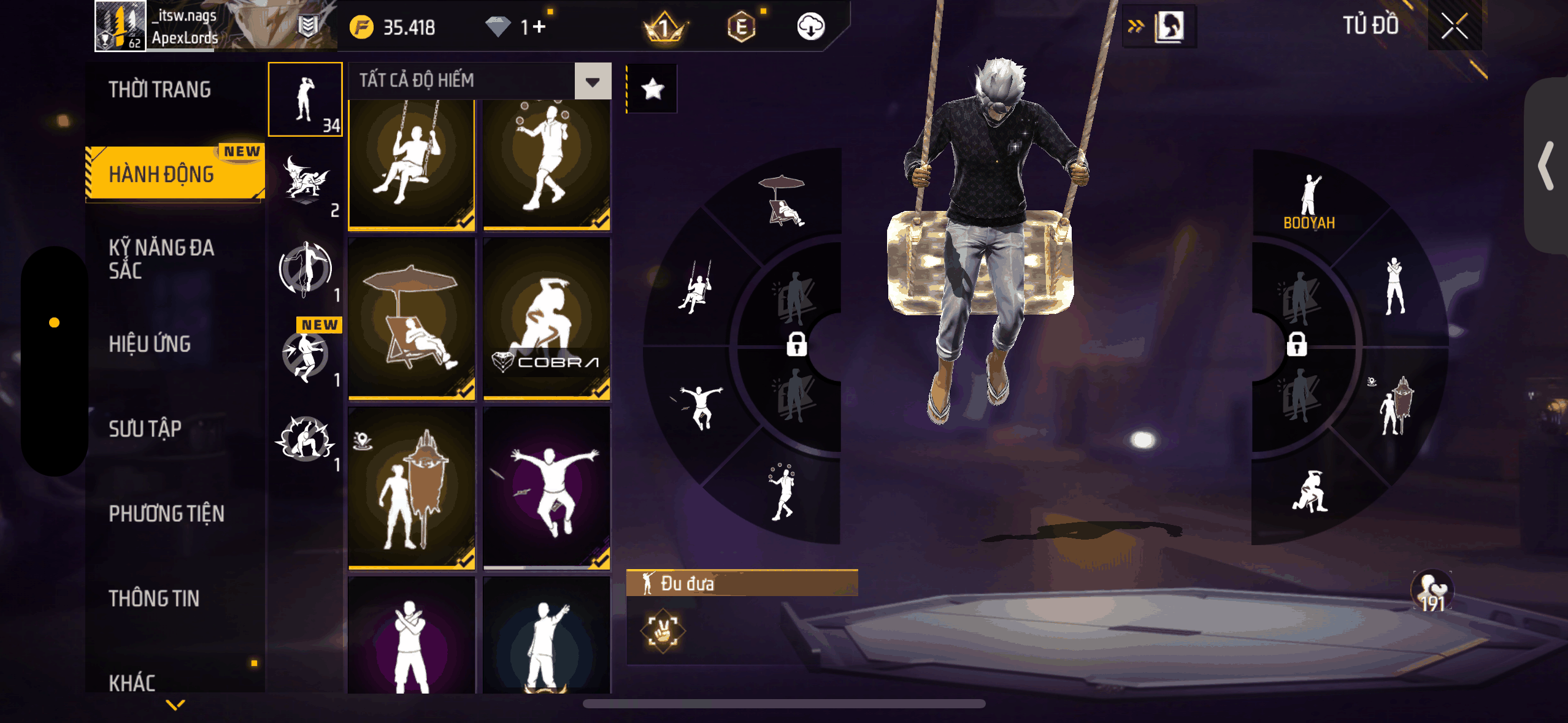Image resolution: width=1568 pixels, height=723 pixels.
Task: Add diamonds with the plus button
Action: click(539, 27)
